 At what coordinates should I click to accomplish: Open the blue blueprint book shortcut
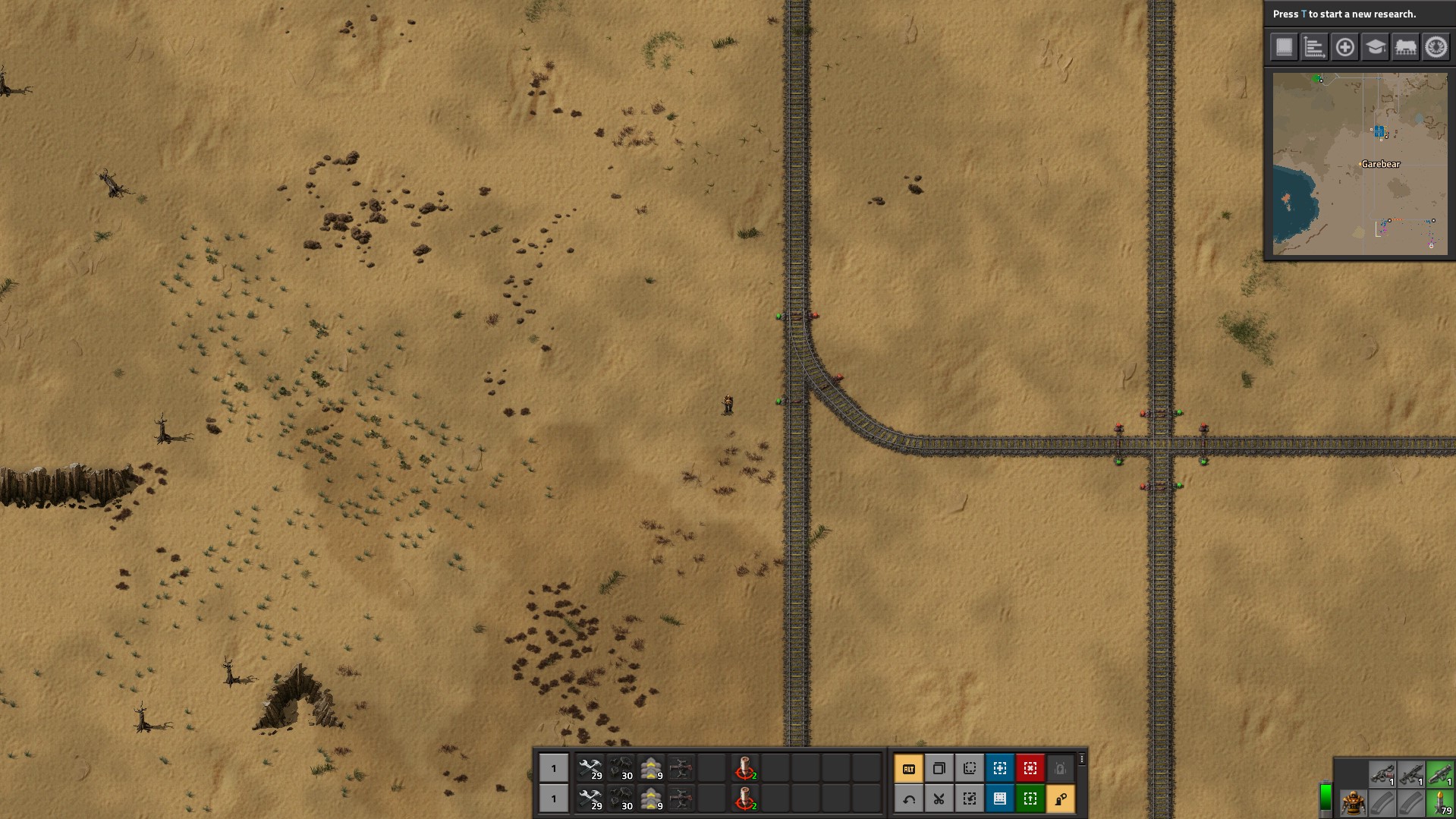point(999,799)
